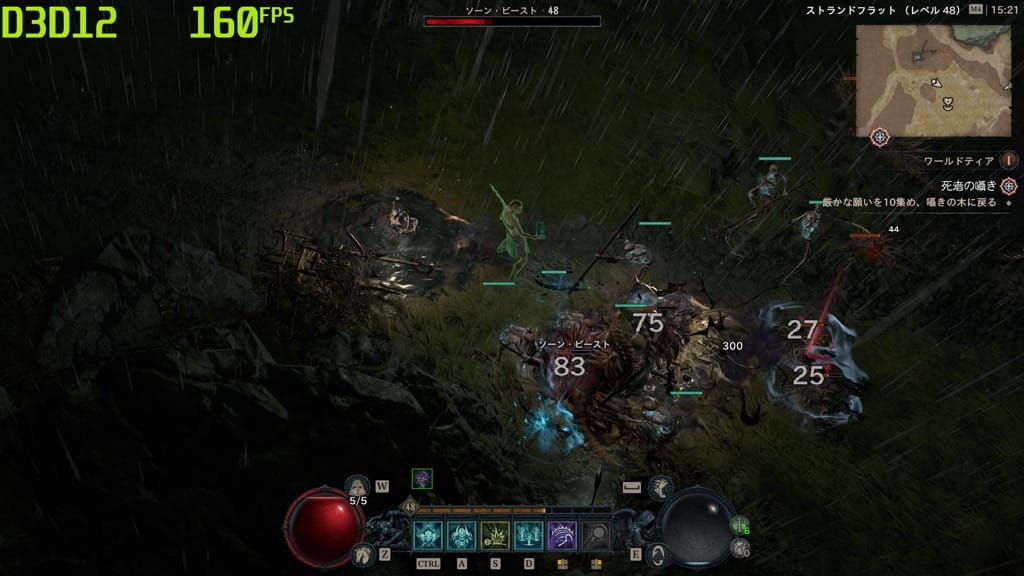
Task: Cast the green corpse explosion skill
Action: pos(495,537)
